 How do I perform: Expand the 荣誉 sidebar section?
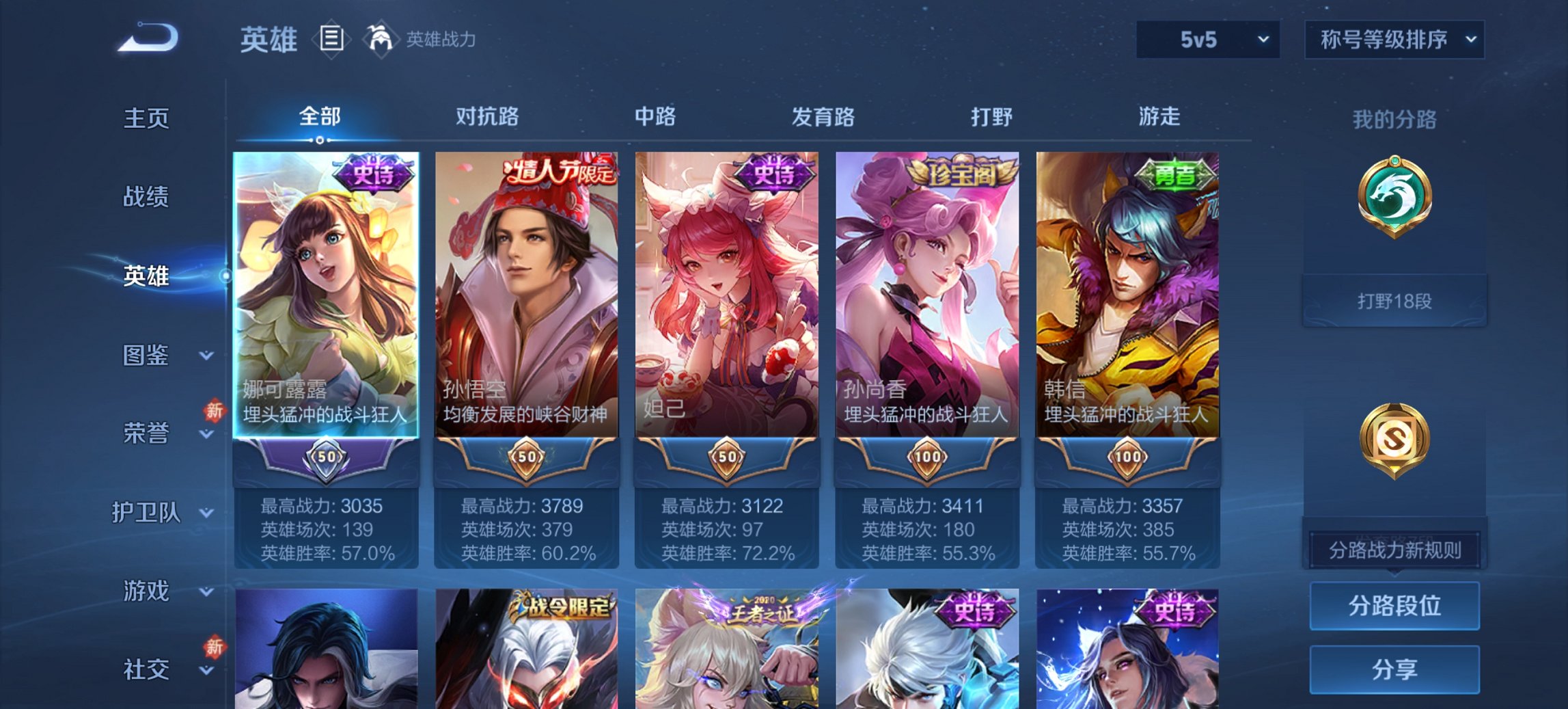(x=146, y=432)
